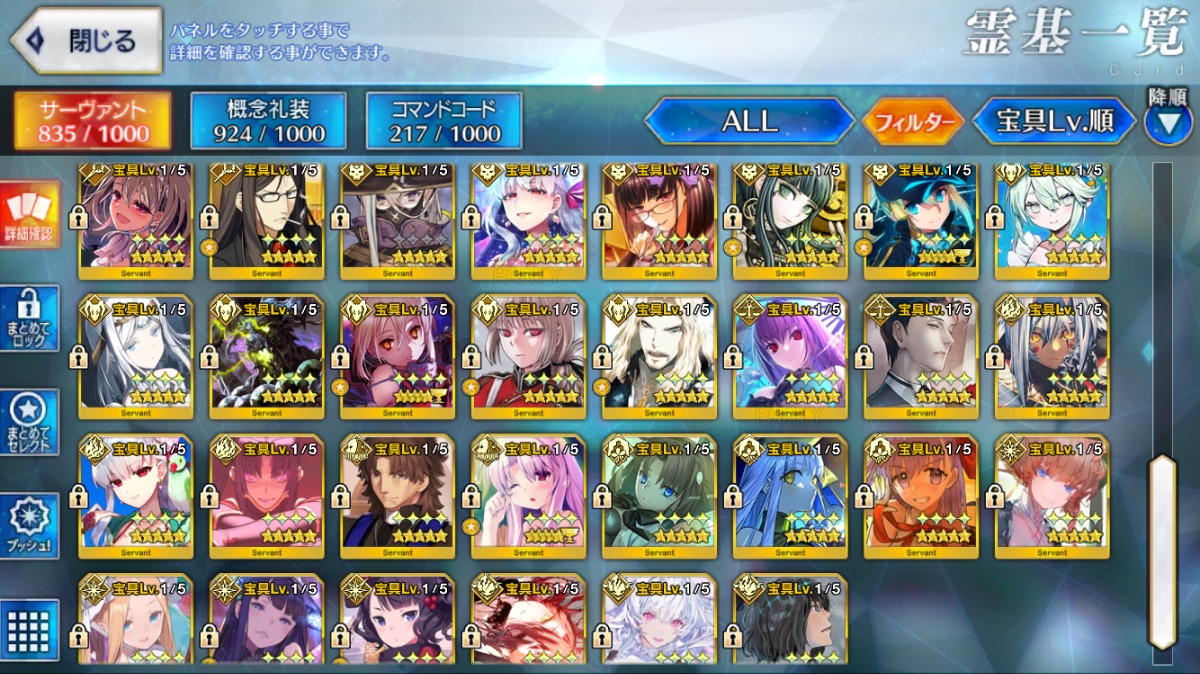Show the コマンドコード tab
This screenshot has height=674, width=1200.
point(444,121)
